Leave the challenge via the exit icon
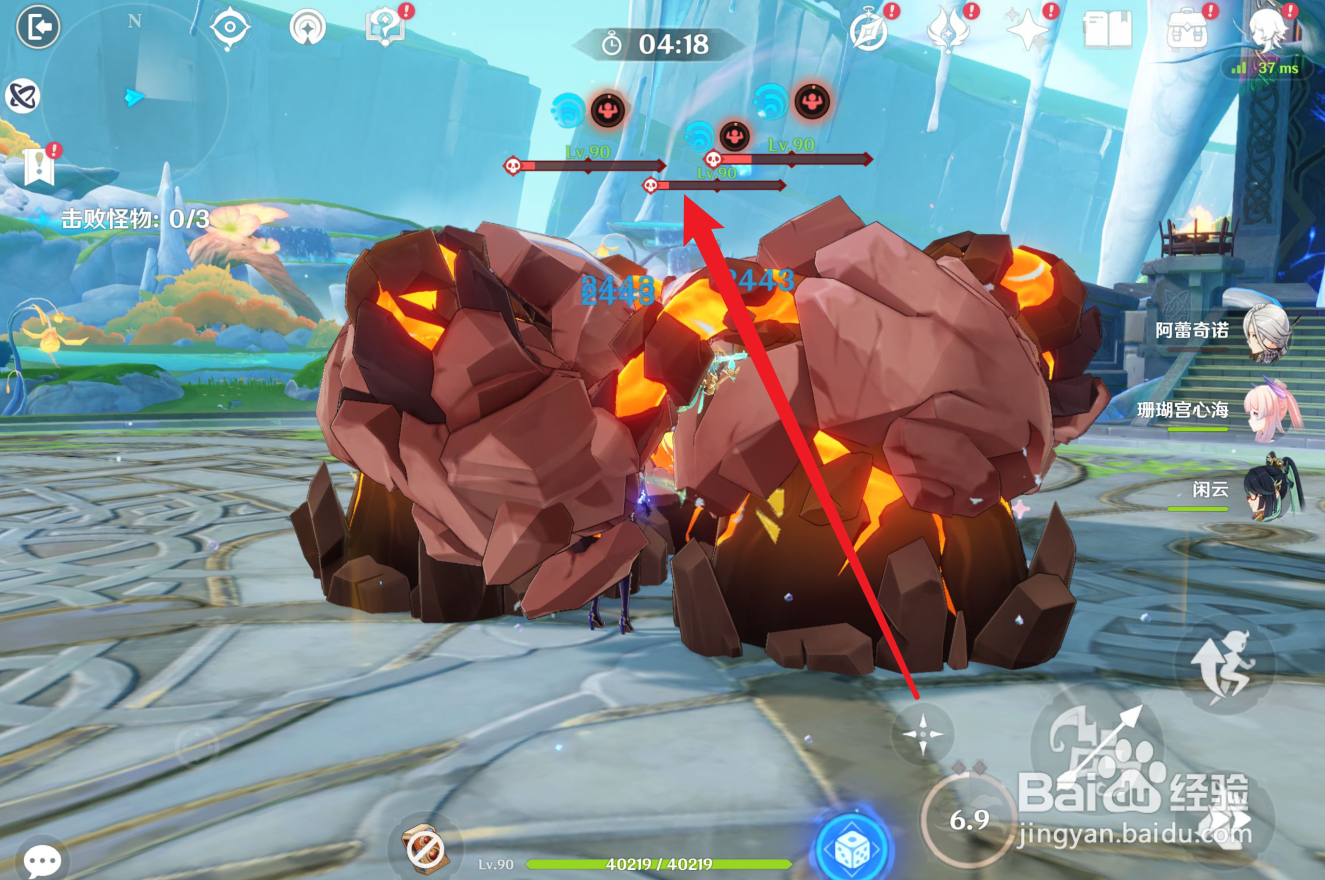Viewport: 1325px width, 880px height. pyautogui.click(x=39, y=28)
